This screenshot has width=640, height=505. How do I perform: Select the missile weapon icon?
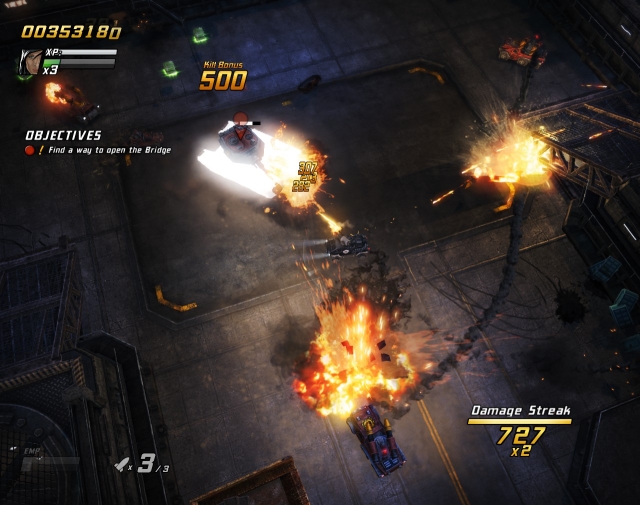[122, 463]
